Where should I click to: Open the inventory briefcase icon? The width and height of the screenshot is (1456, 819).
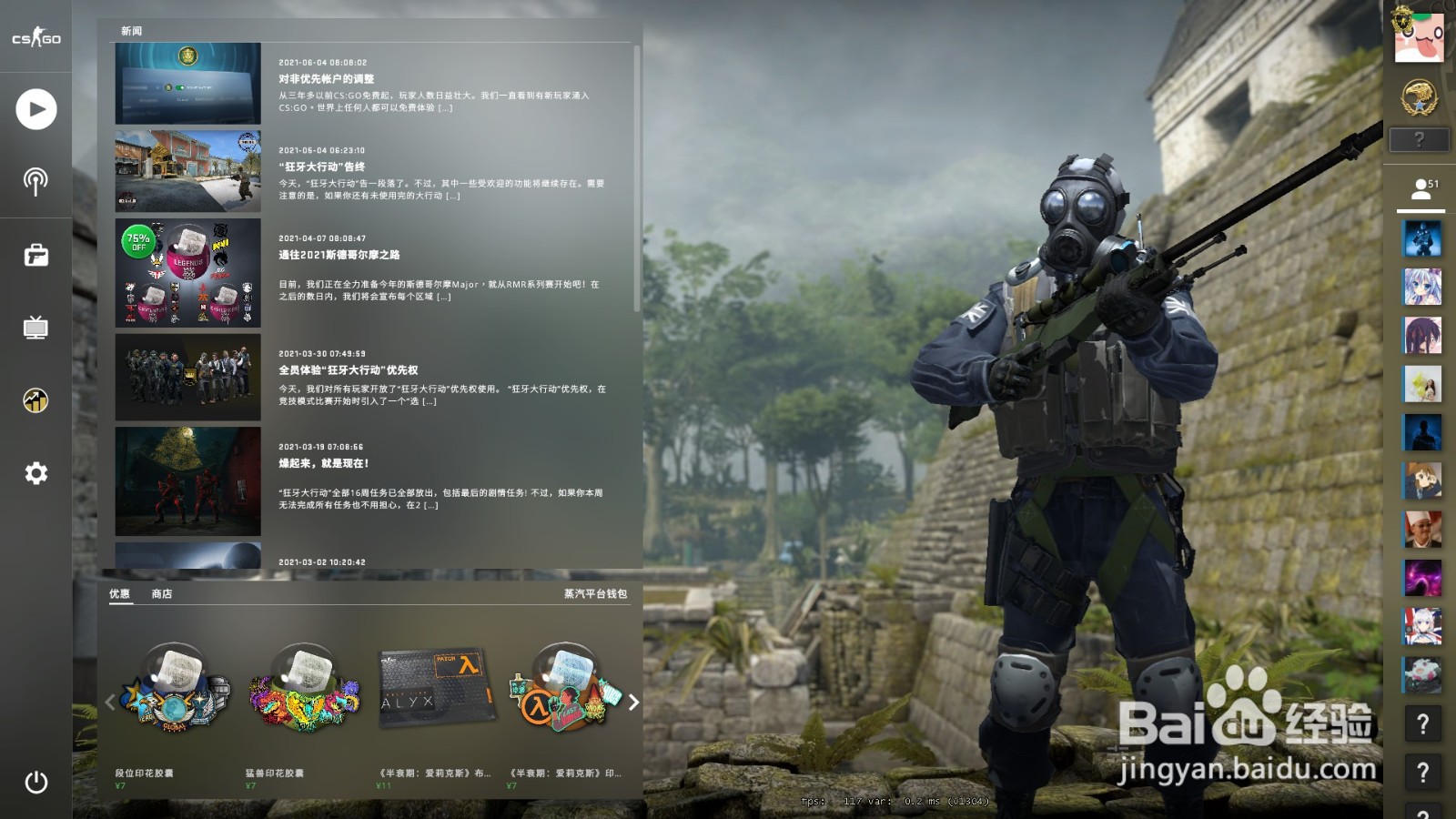35,258
